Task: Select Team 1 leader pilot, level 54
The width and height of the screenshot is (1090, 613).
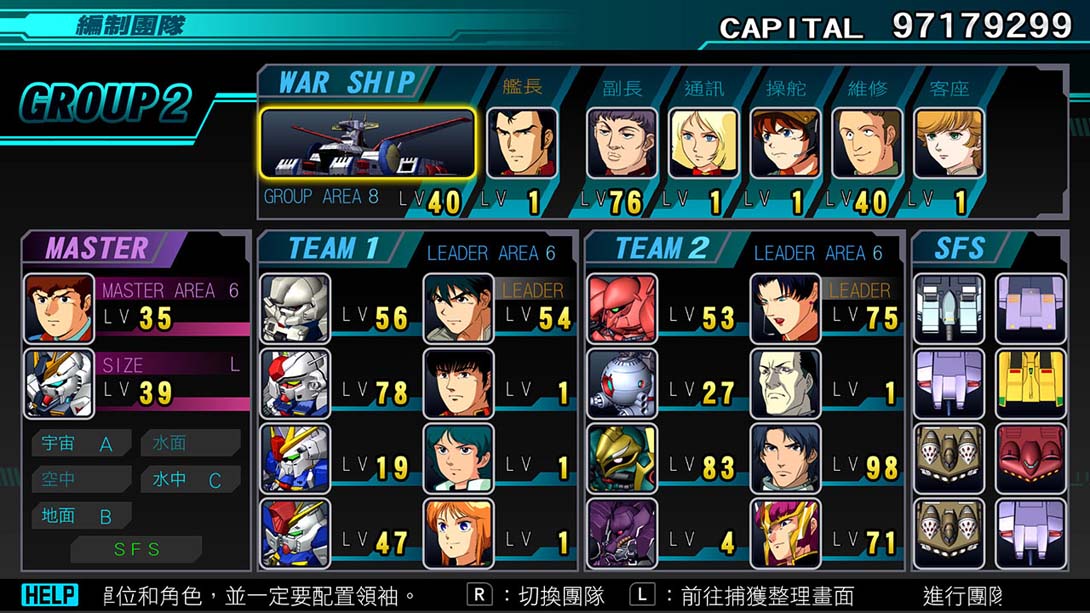Action: (458, 309)
